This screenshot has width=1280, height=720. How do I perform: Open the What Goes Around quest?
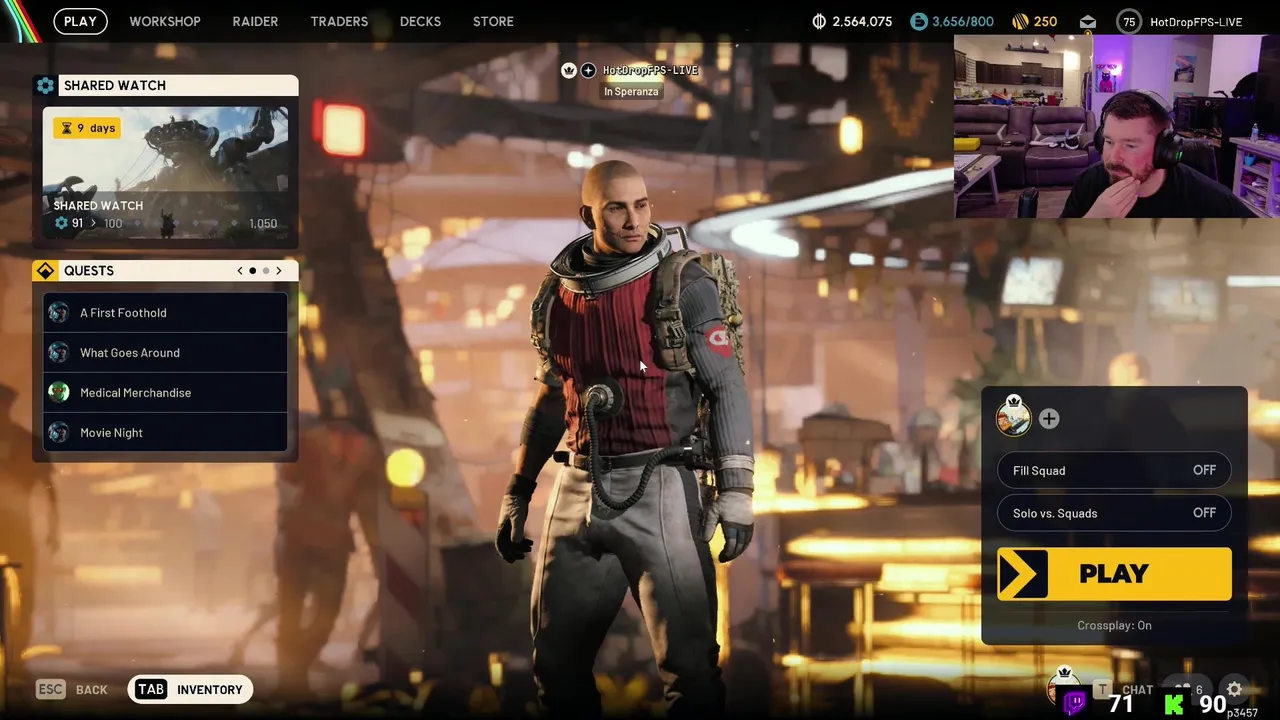pos(165,353)
